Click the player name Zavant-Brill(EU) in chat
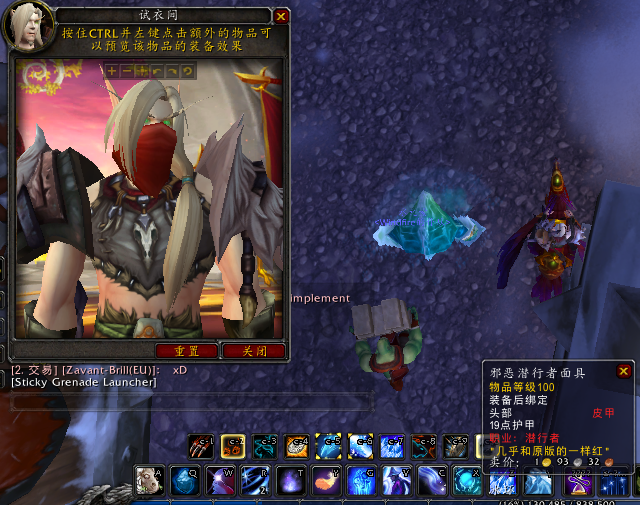640x505 pixels. (x=106, y=370)
